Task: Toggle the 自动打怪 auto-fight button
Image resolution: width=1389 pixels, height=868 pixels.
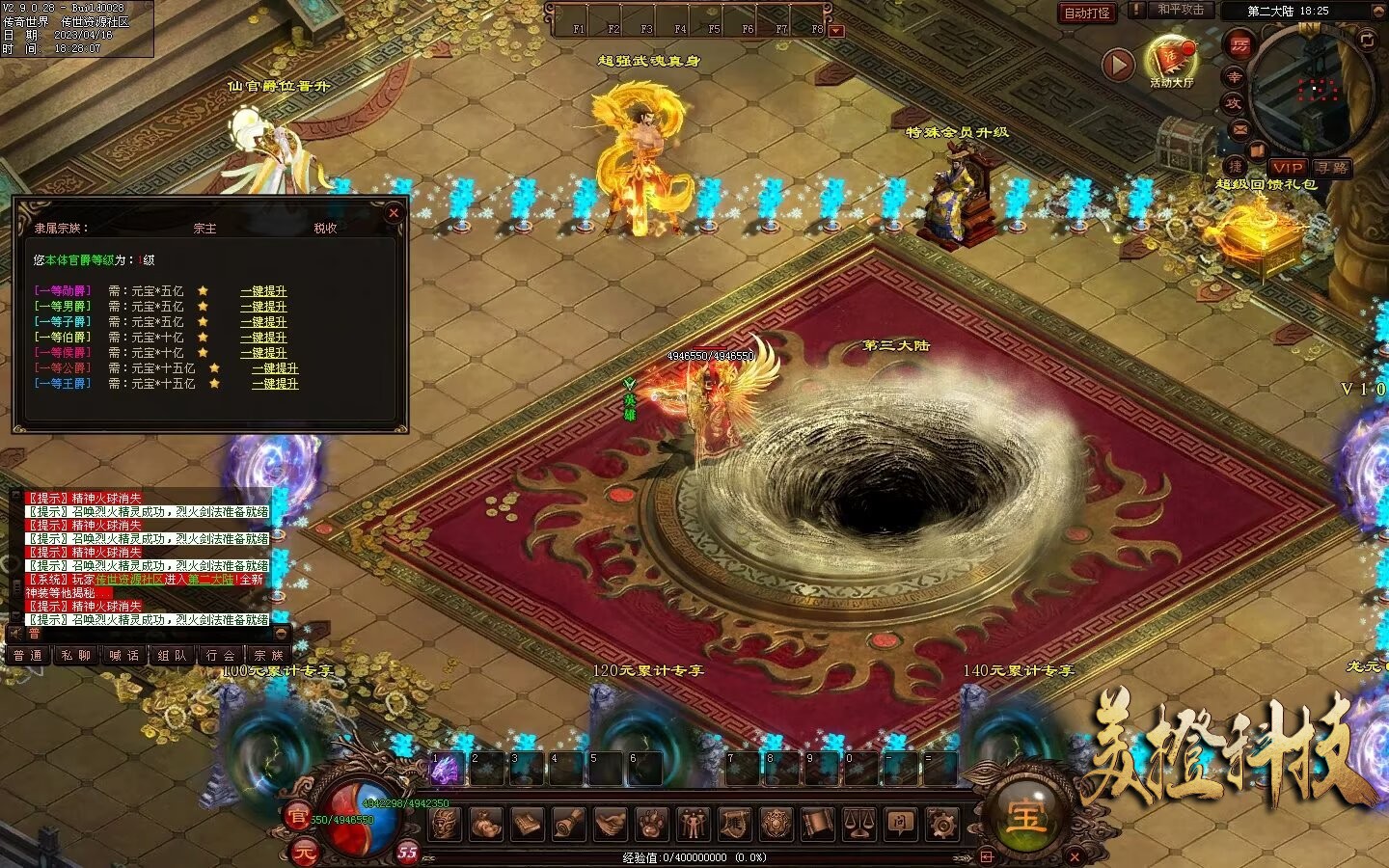Action: click(1087, 13)
